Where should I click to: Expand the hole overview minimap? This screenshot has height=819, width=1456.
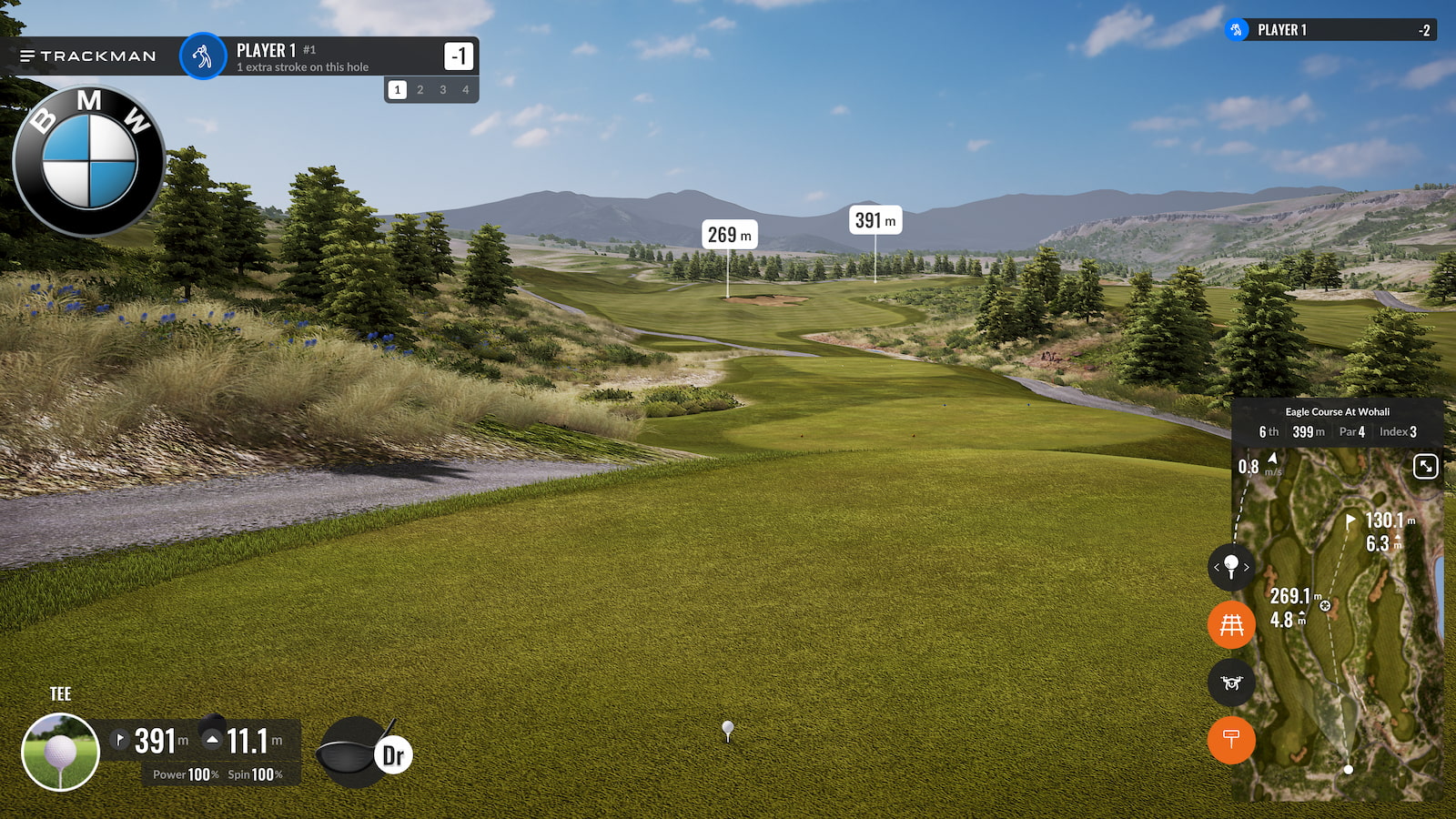pos(1425,467)
